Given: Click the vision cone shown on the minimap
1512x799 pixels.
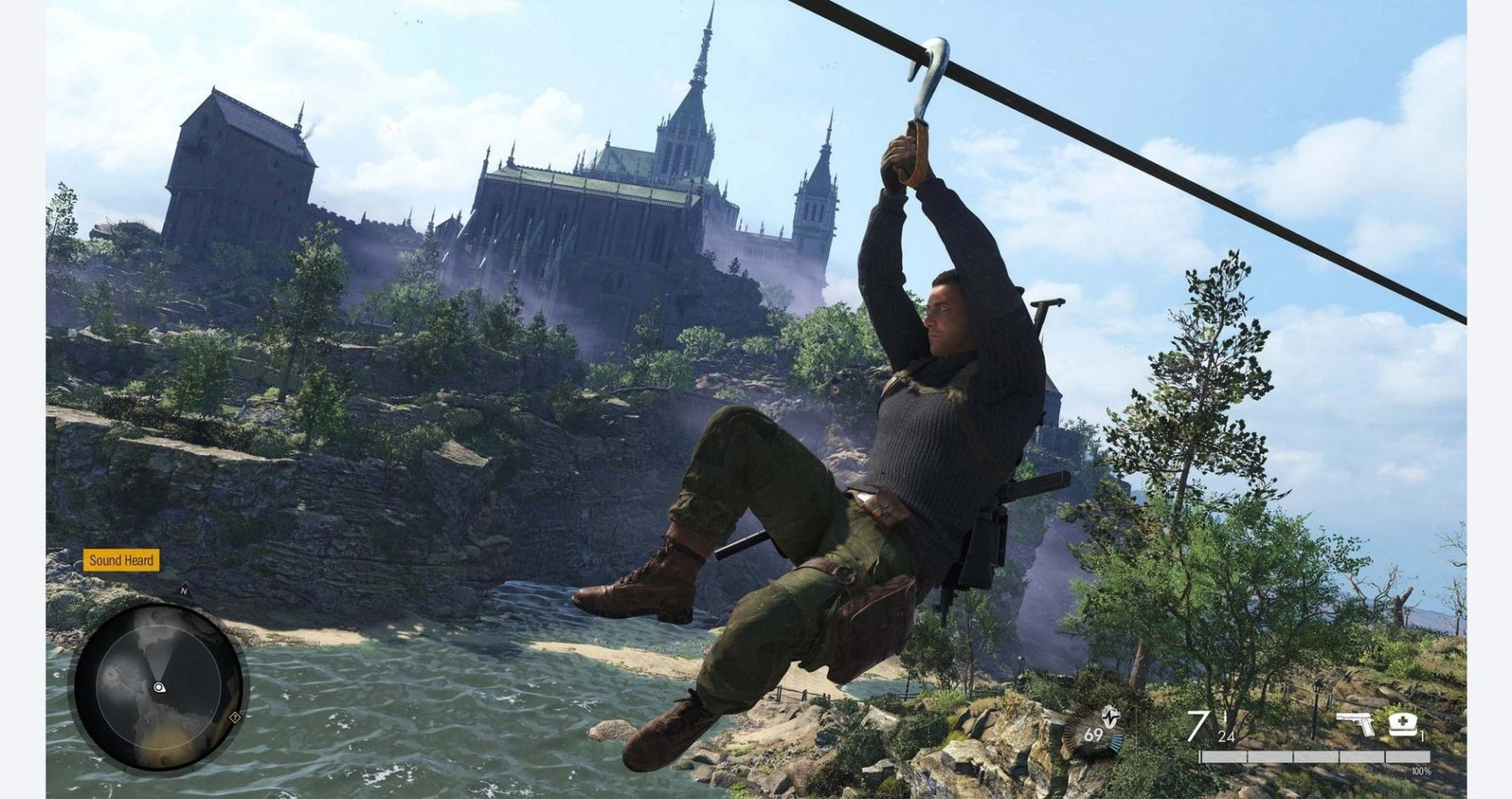Looking at the screenshot, I should click(x=160, y=658).
